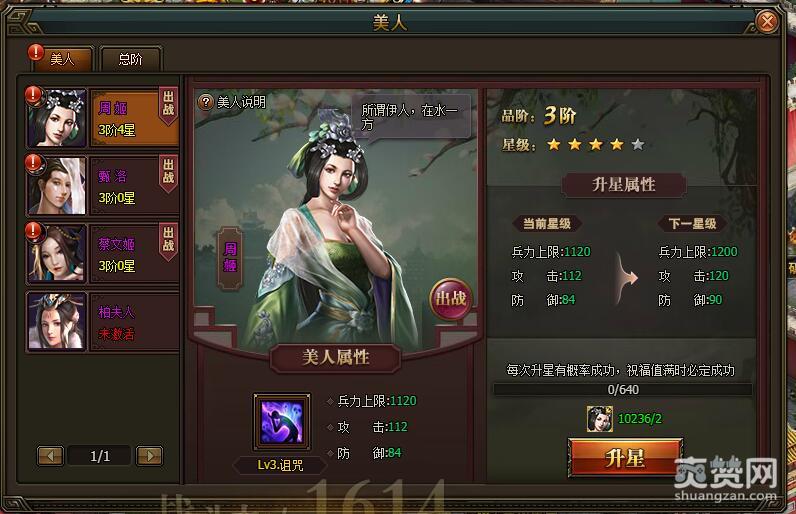The width and height of the screenshot is (796, 514).
Task: Deploy 蔡文姬 with her 出战 button
Action: point(168,238)
